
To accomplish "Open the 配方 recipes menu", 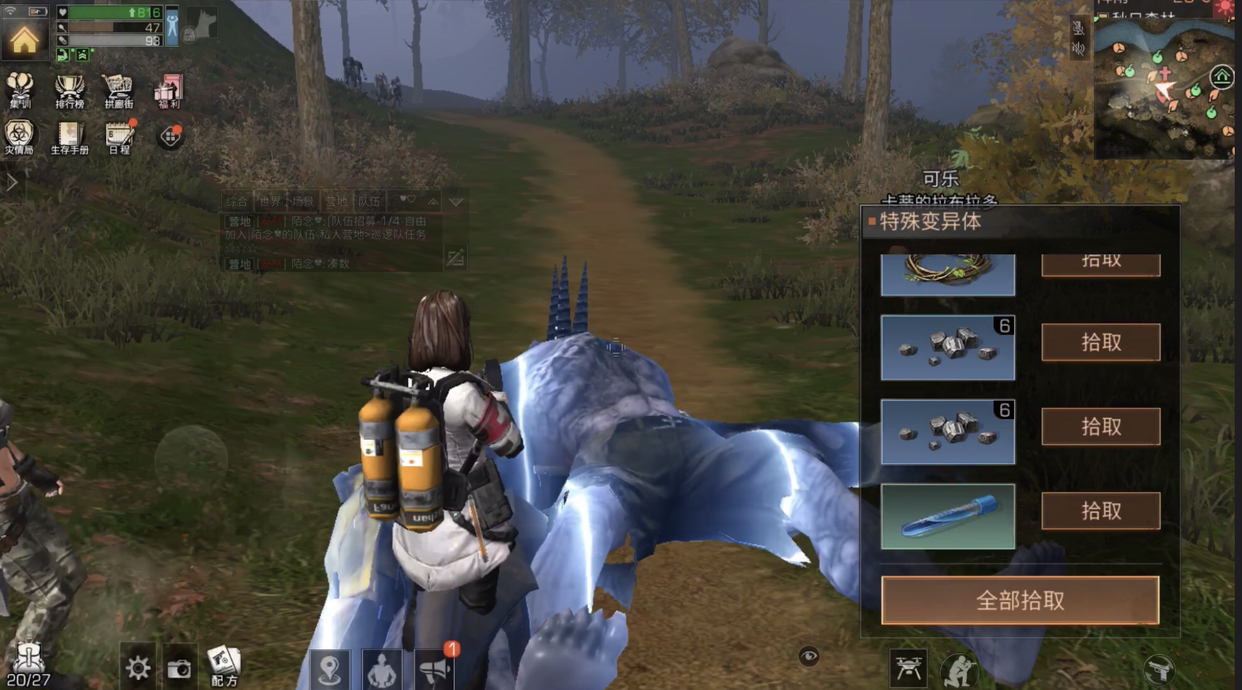I will tap(224, 666).
